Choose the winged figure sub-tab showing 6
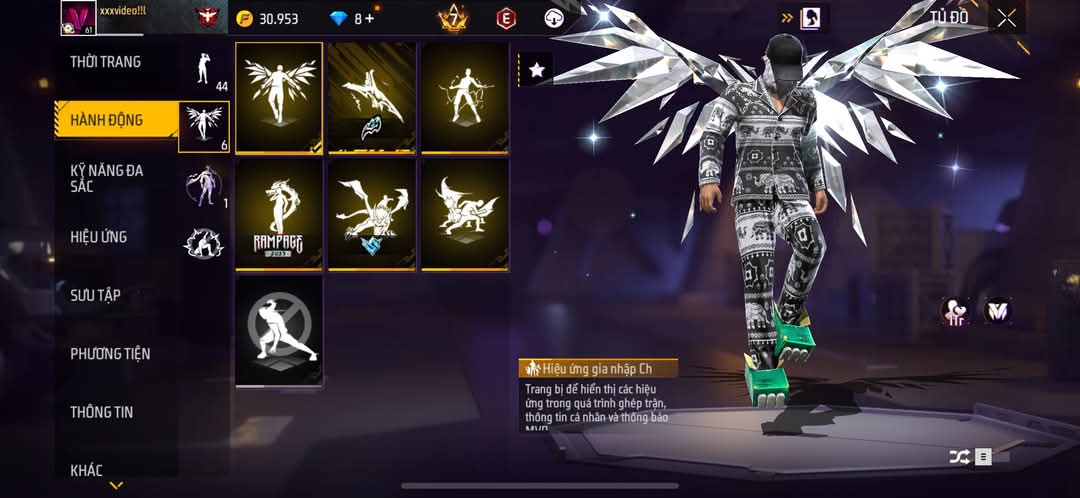Image resolution: width=1080 pixels, height=498 pixels. pos(205,126)
